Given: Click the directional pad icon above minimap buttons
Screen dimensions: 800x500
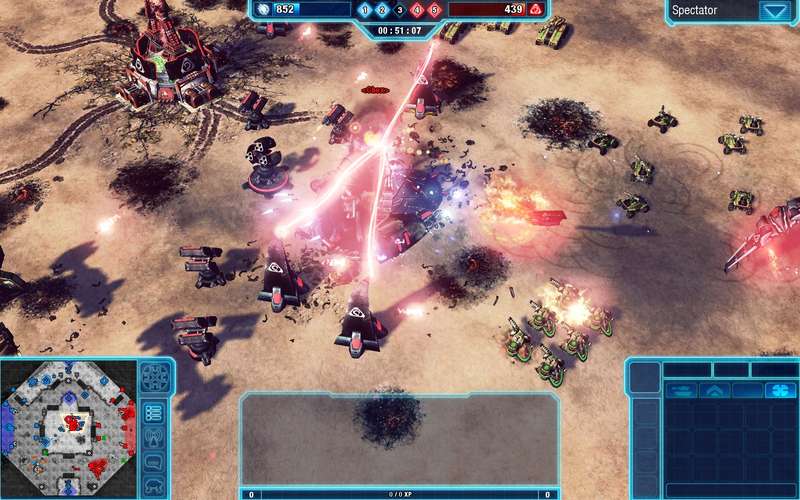Looking at the screenshot, I should 154,377.
